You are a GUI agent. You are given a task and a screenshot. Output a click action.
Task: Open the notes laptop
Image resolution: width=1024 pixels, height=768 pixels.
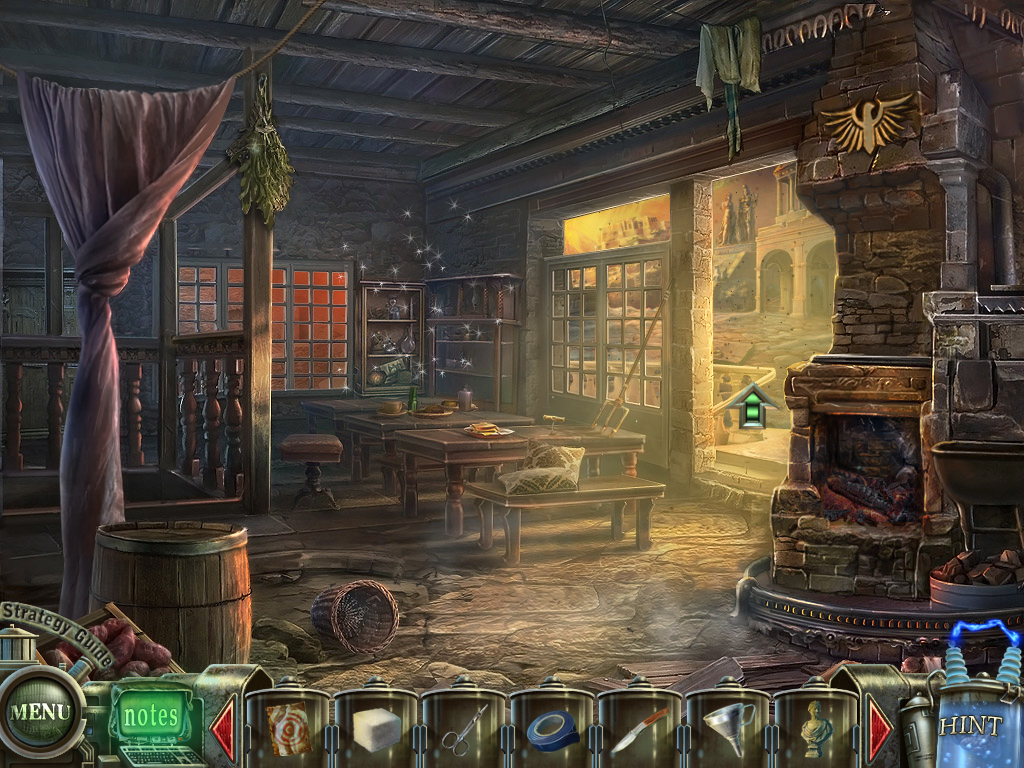click(x=152, y=717)
